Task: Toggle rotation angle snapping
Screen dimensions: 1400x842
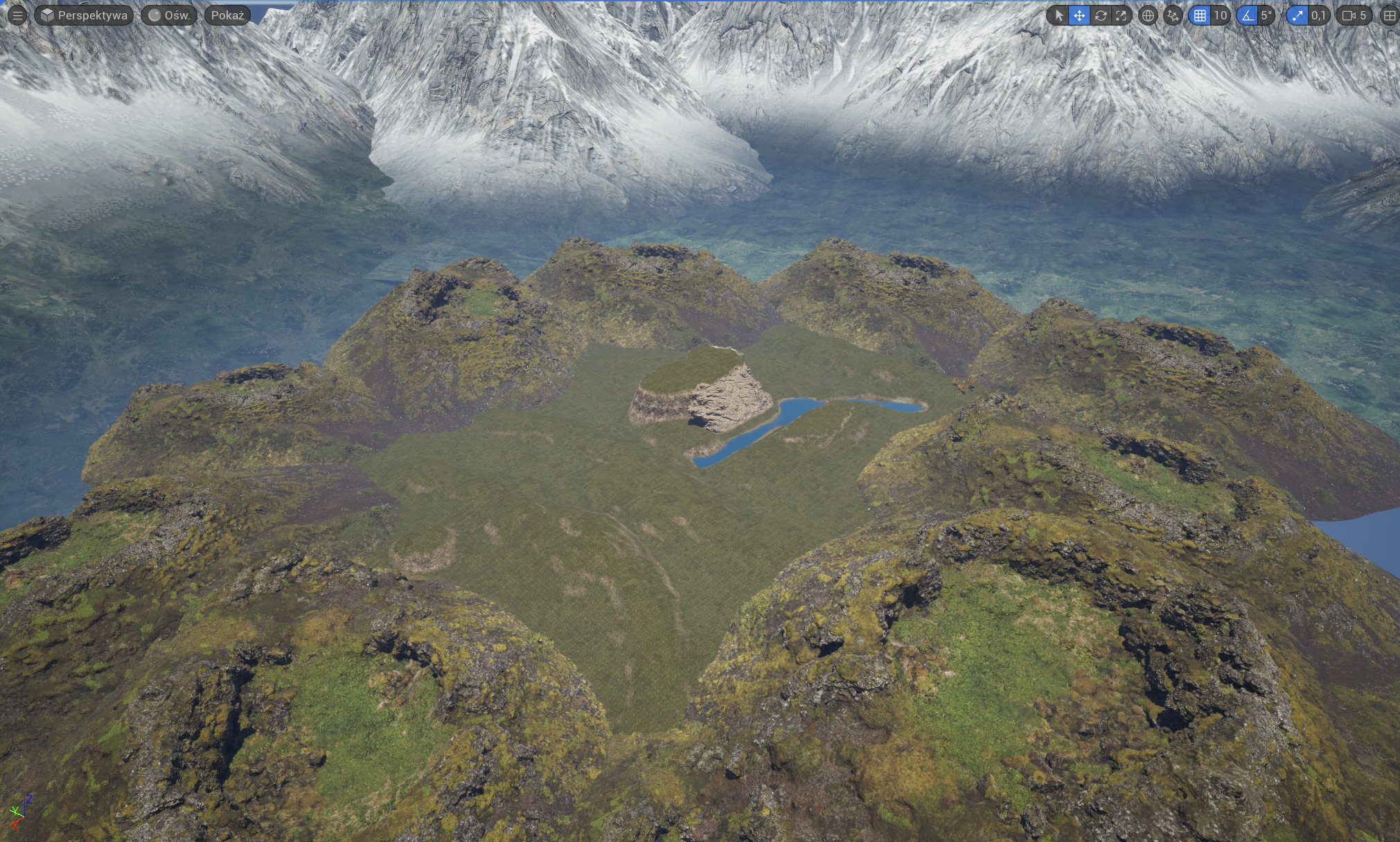Action: pos(1248,15)
